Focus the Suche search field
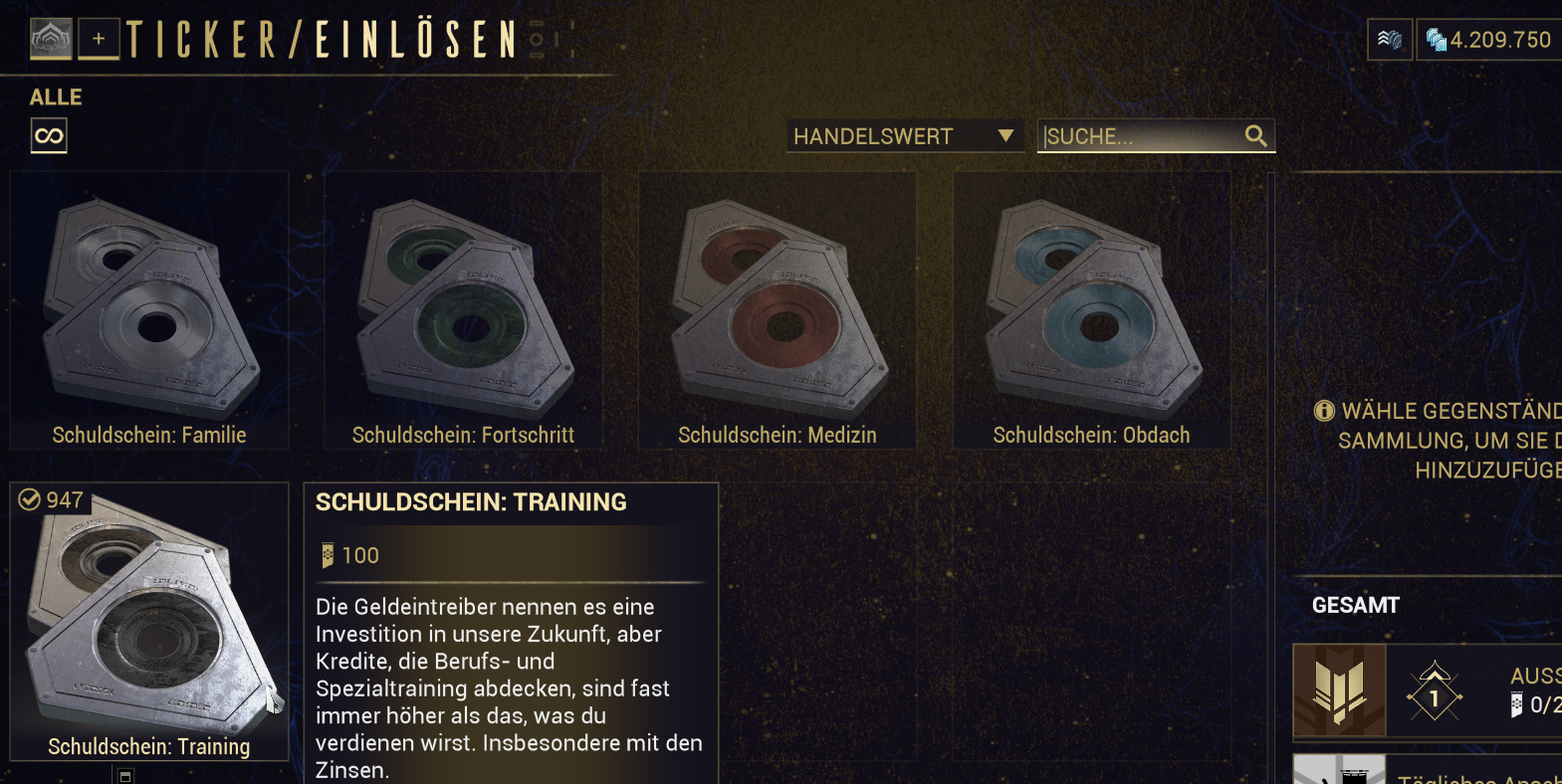Viewport: 1562px width, 784px height. coord(1140,136)
